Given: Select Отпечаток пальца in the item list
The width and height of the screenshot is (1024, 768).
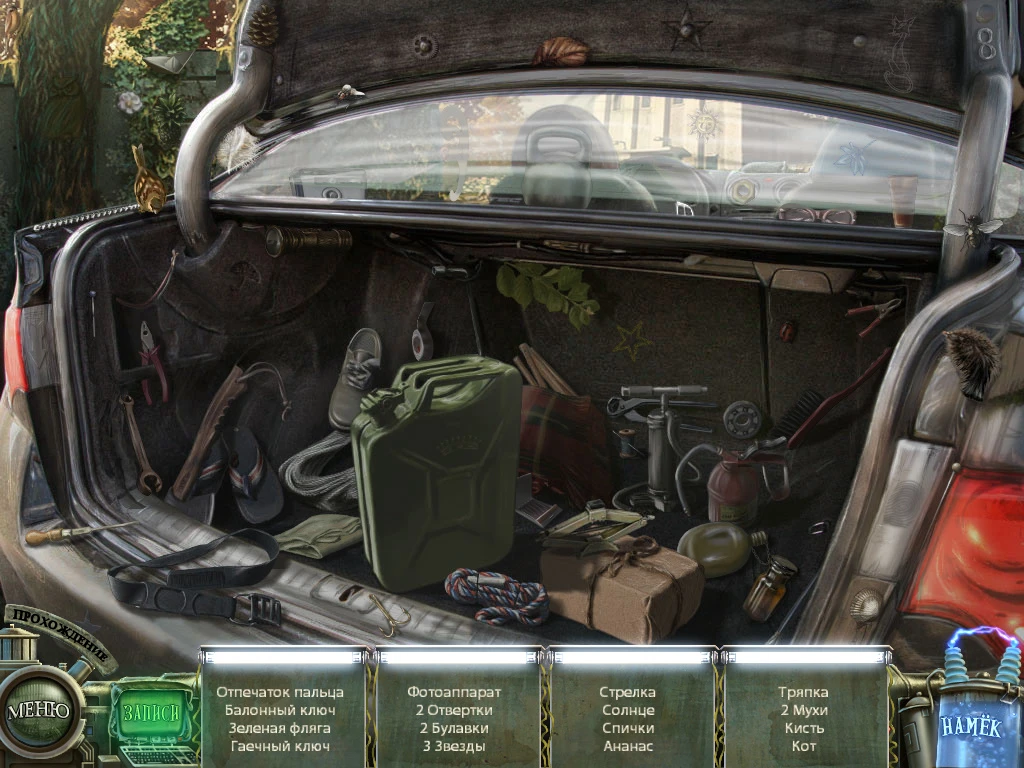Looking at the screenshot, I should point(280,692).
